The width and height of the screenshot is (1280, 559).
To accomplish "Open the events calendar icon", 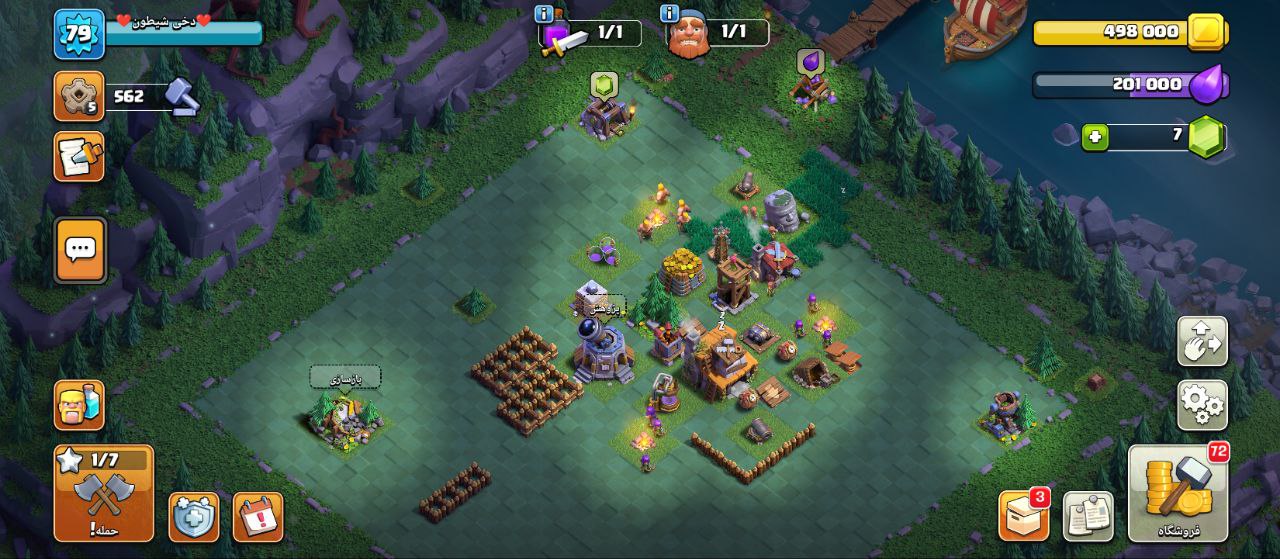I will click(258, 517).
